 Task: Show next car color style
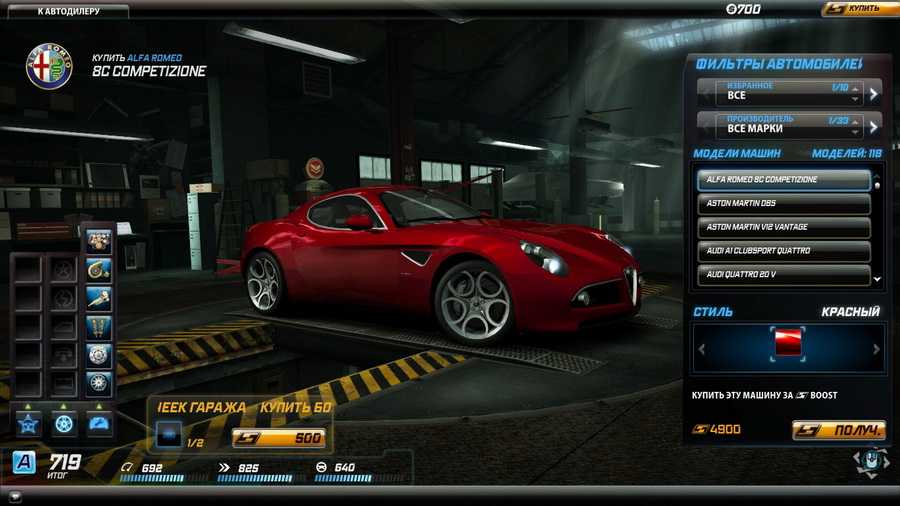click(x=876, y=349)
